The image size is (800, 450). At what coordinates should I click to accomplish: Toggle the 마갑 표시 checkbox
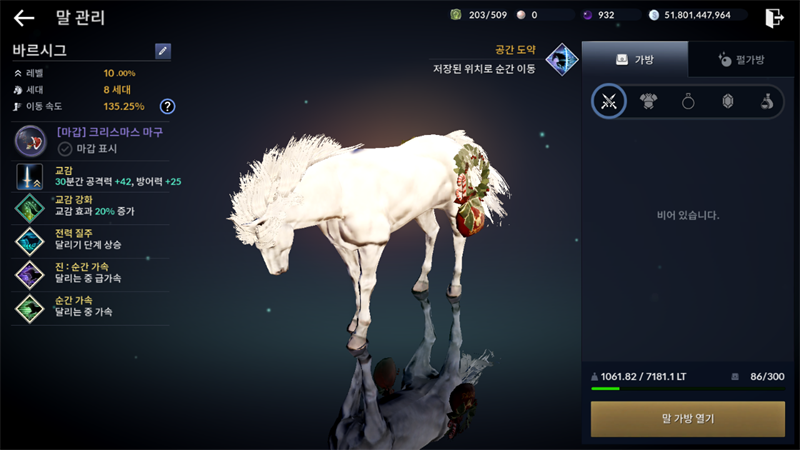pyautogui.click(x=65, y=148)
